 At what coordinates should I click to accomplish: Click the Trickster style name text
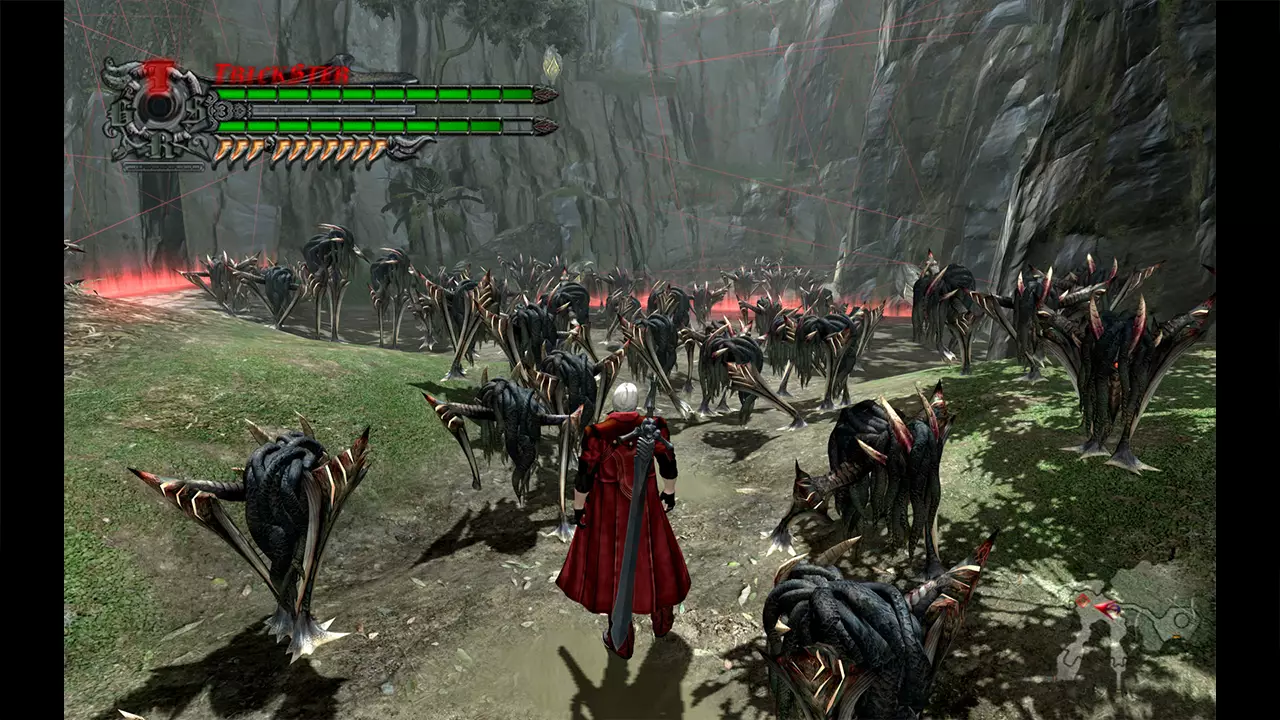coord(280,74)
